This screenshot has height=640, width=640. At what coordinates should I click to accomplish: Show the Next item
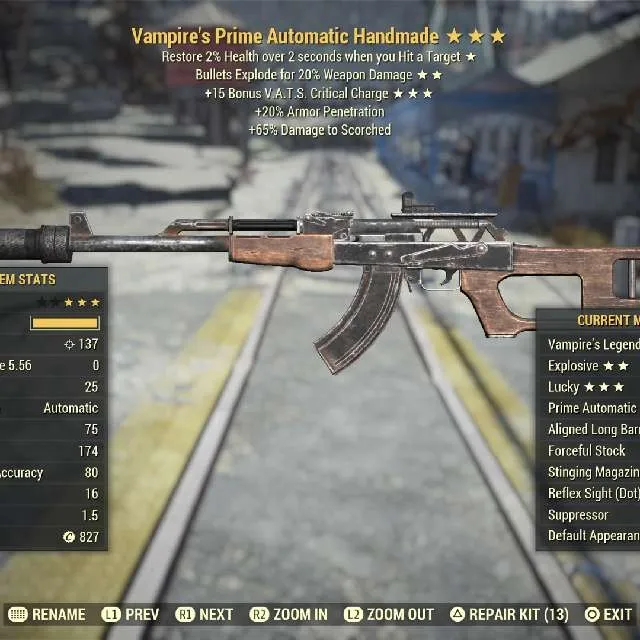click(x=206, y=614)
